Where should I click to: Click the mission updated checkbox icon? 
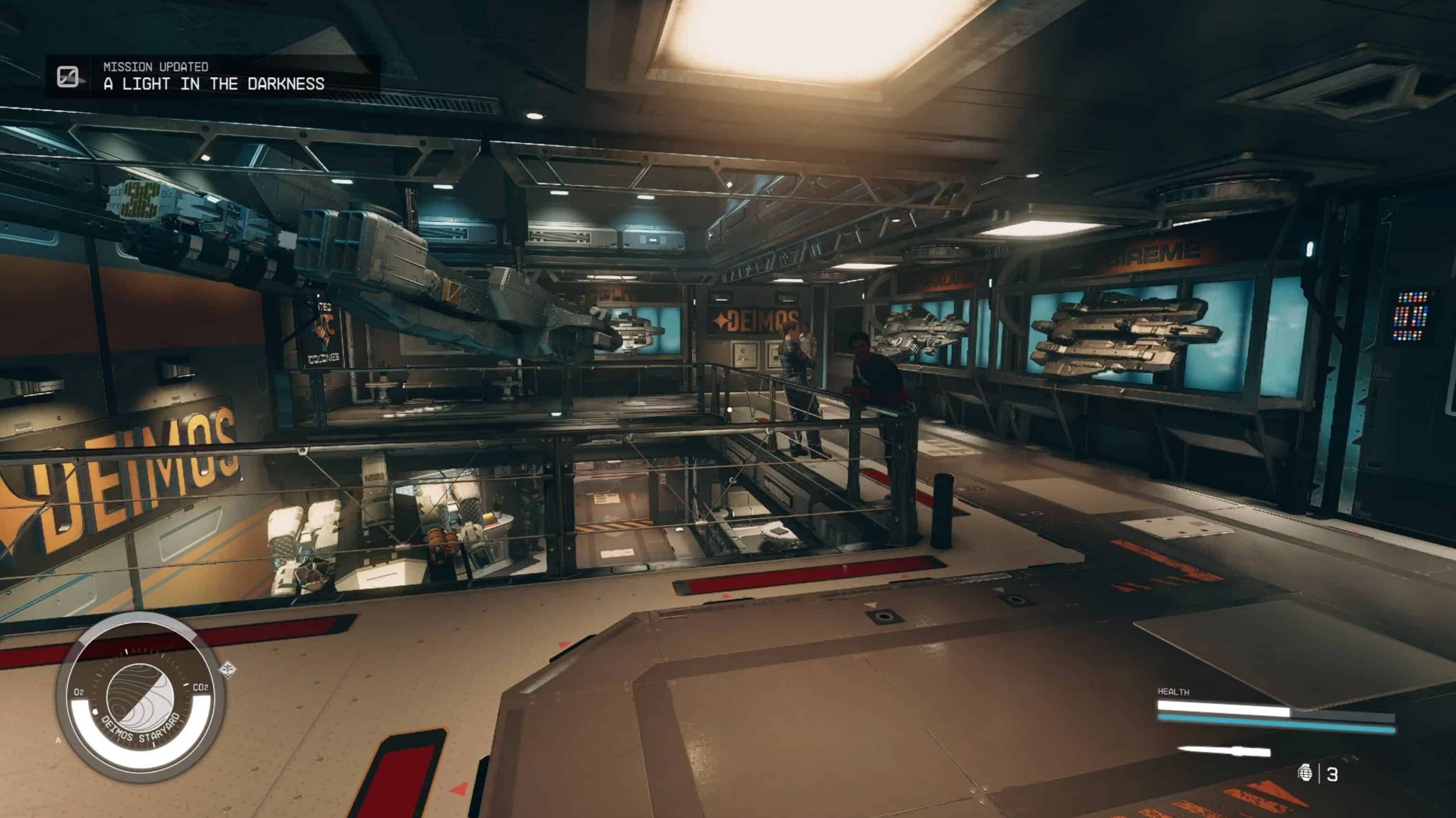pyautogui.click(x=68, y=76)
